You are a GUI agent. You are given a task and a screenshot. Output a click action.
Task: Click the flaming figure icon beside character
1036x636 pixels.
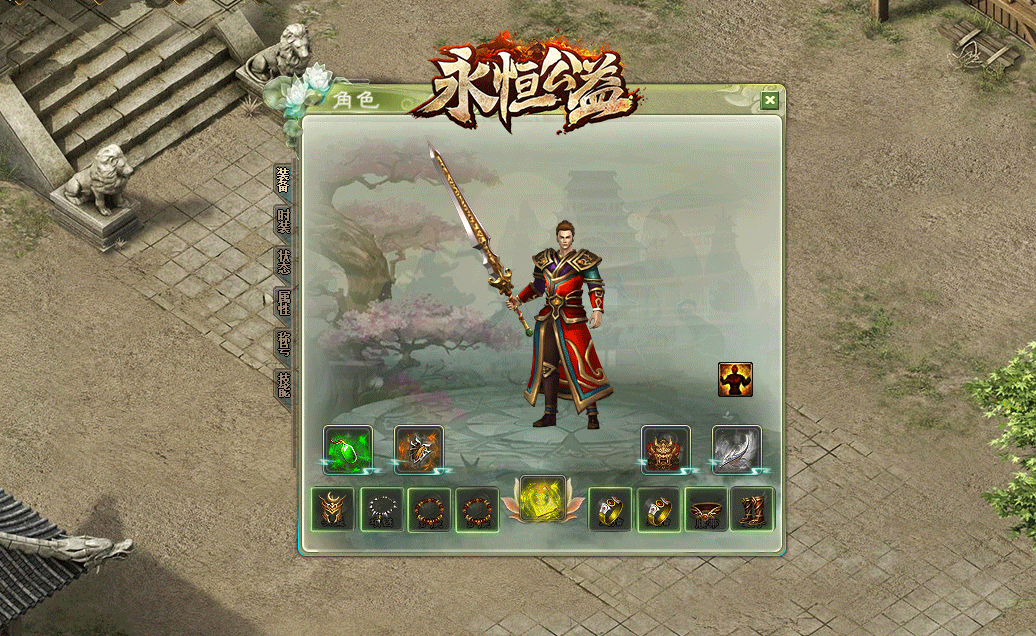[735, 379]
